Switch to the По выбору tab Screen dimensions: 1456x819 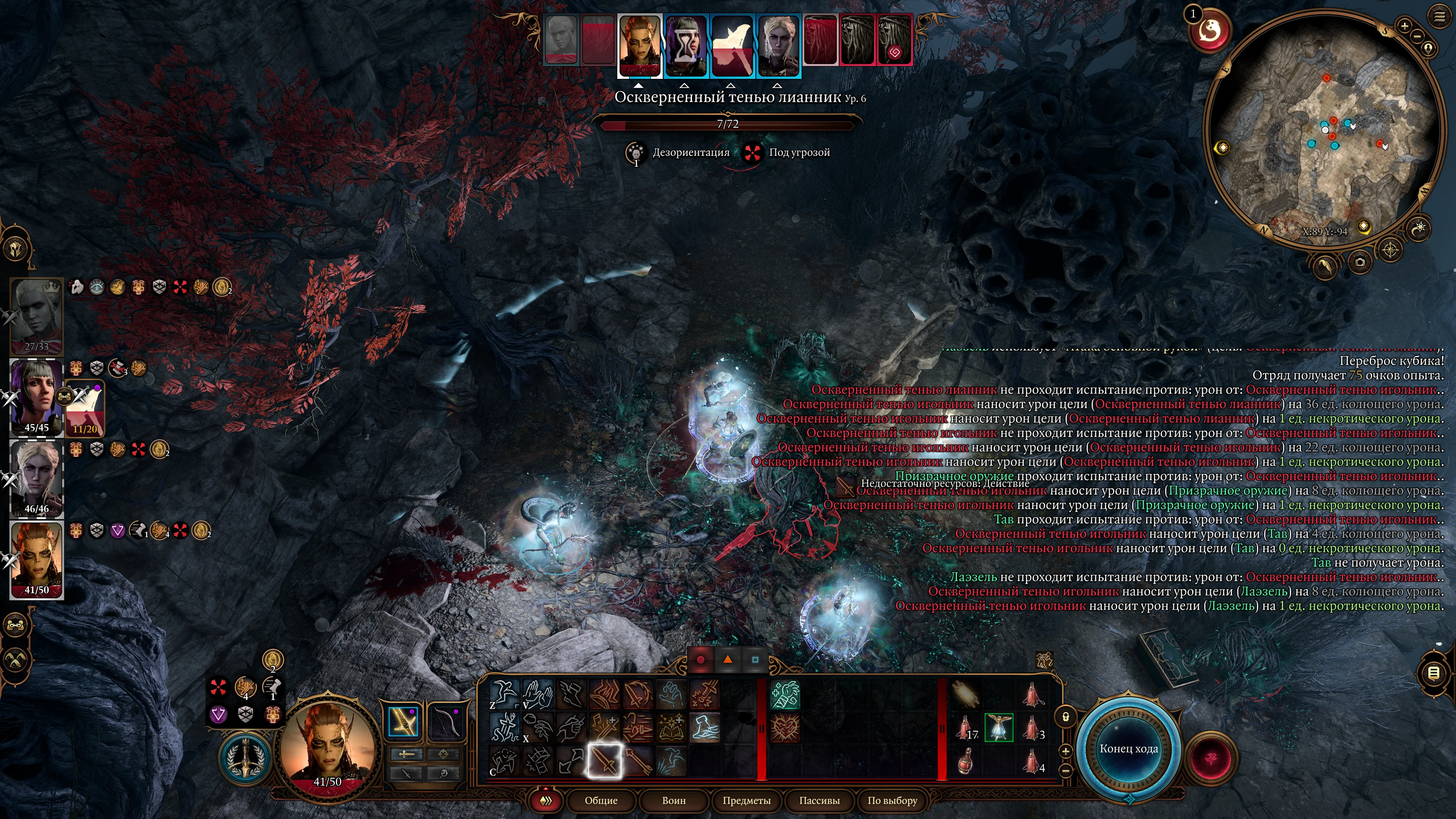tap(892, 800)
